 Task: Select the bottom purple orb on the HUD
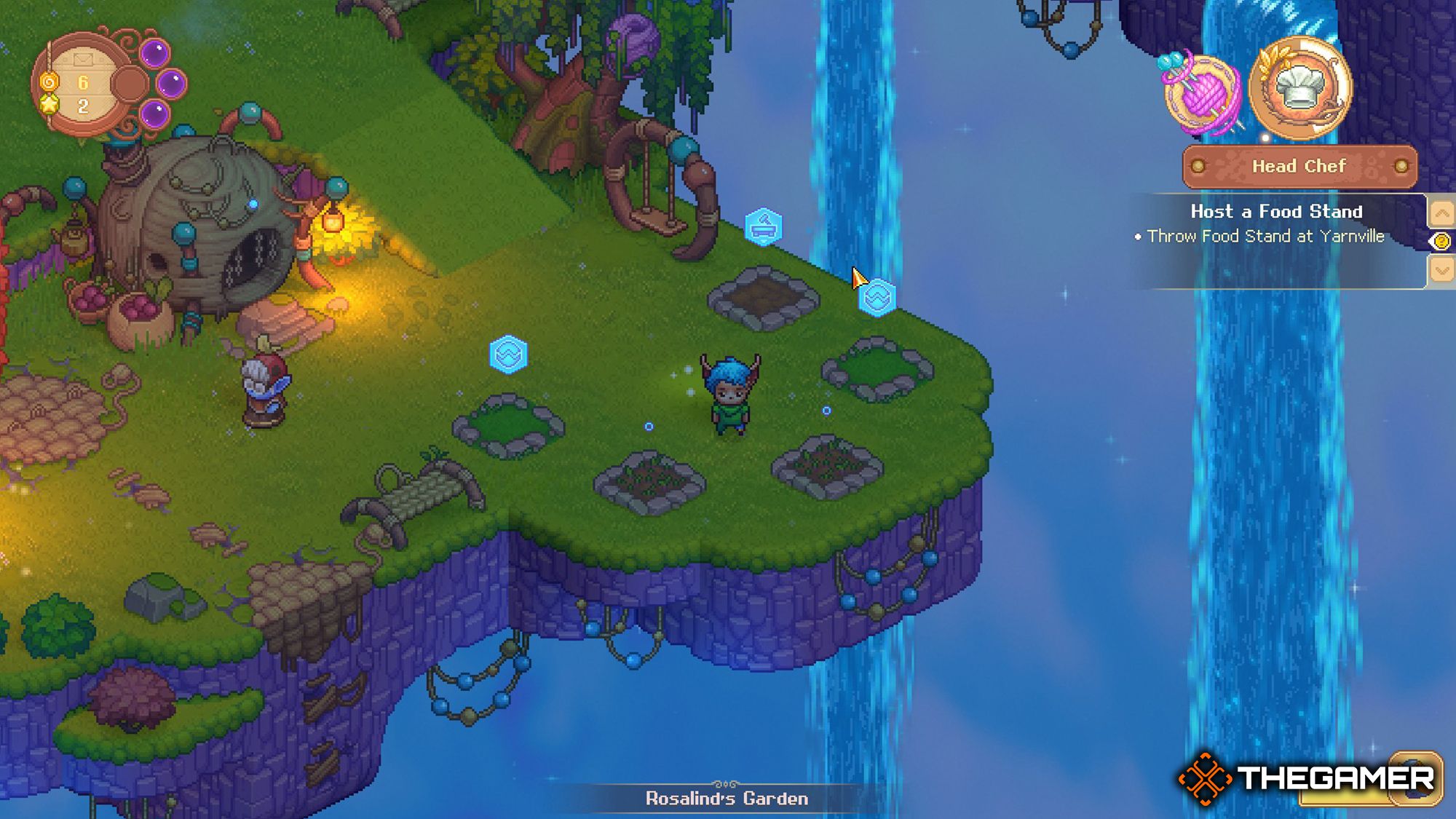point(154,111)
